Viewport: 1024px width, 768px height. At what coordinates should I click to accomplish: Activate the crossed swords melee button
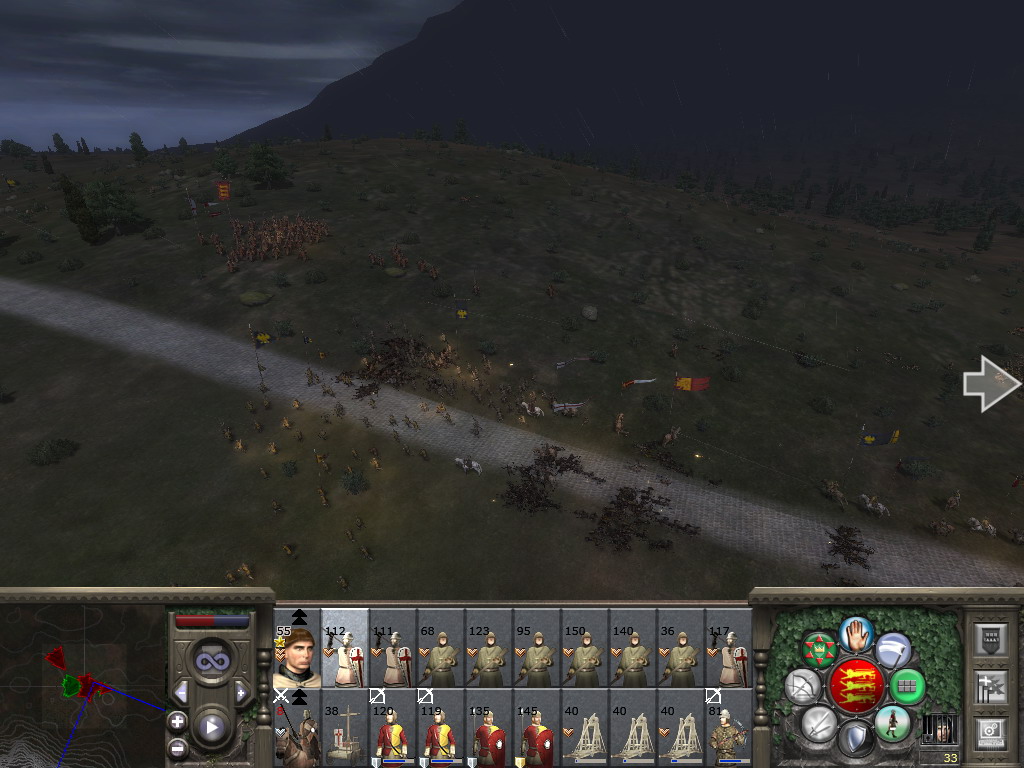coord(819,722)
